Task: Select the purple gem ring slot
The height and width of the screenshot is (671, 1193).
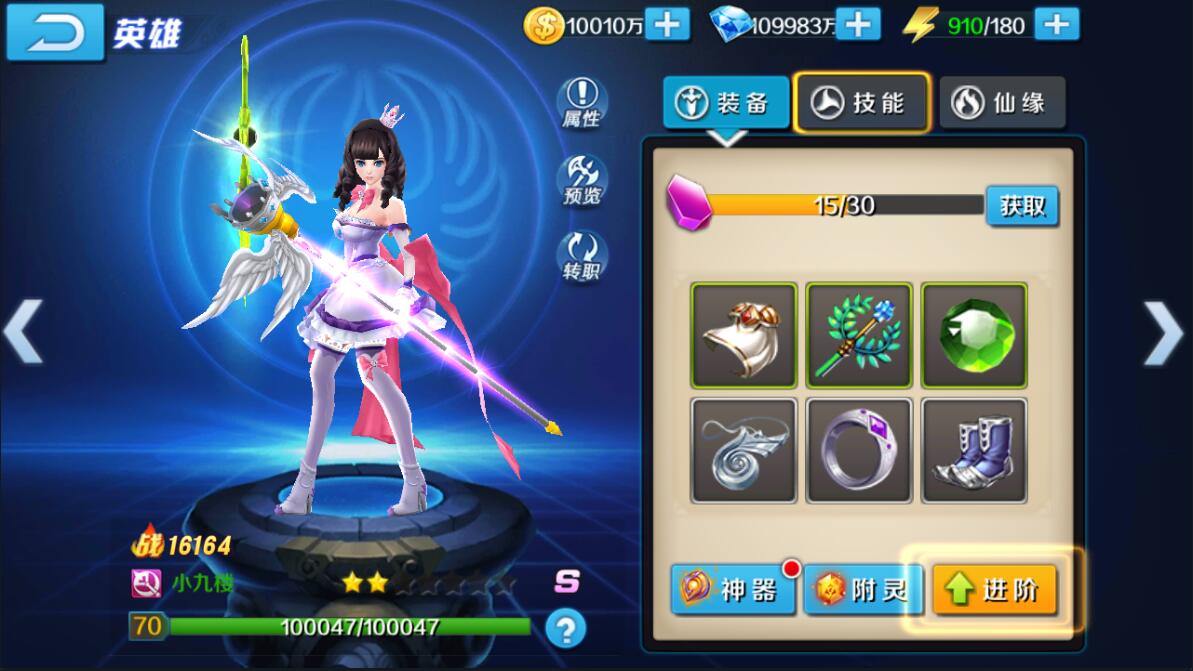Action: click(x=859, y=450)
